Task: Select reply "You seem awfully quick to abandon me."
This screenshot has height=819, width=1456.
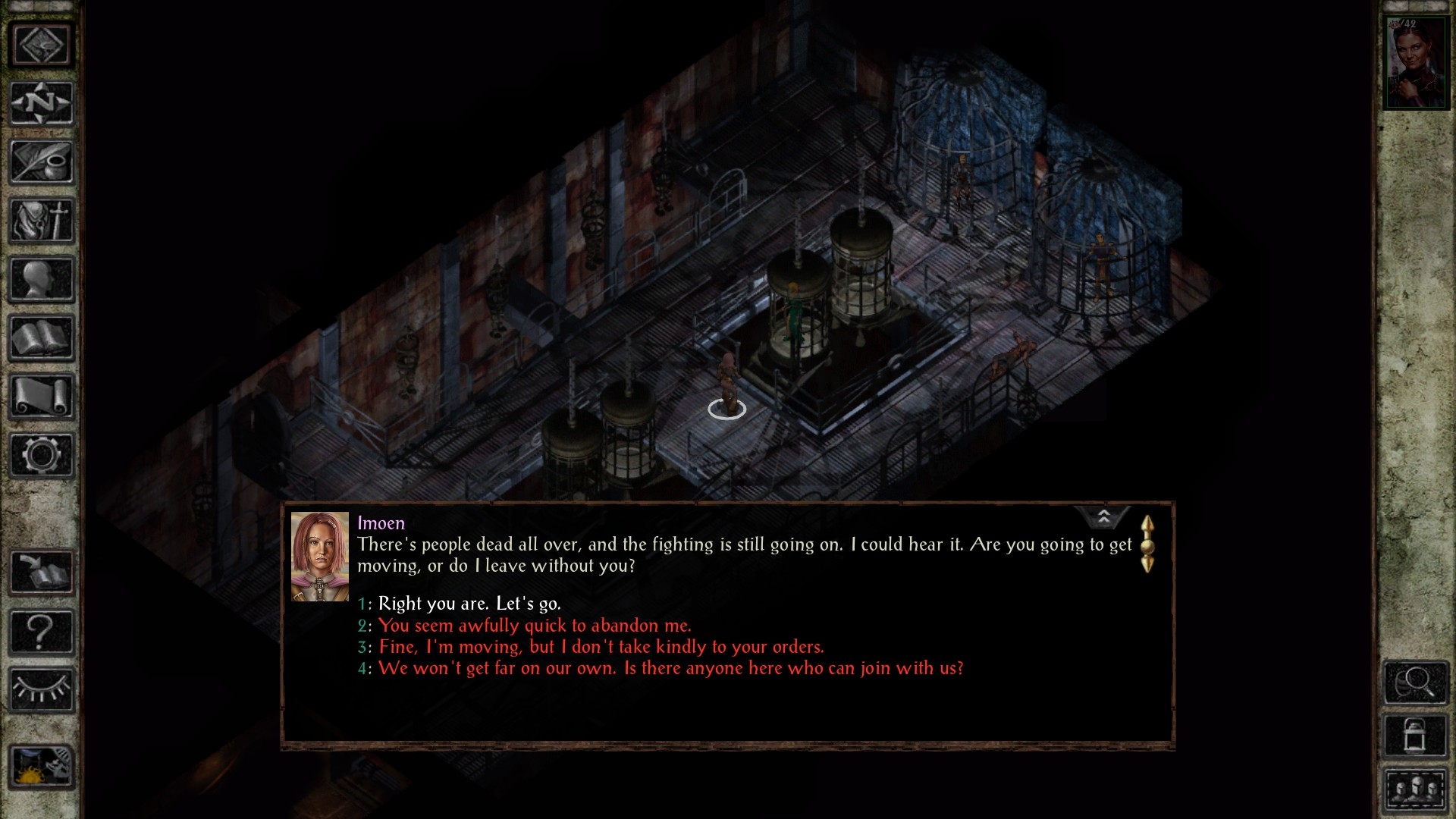Action: point(535,626)
